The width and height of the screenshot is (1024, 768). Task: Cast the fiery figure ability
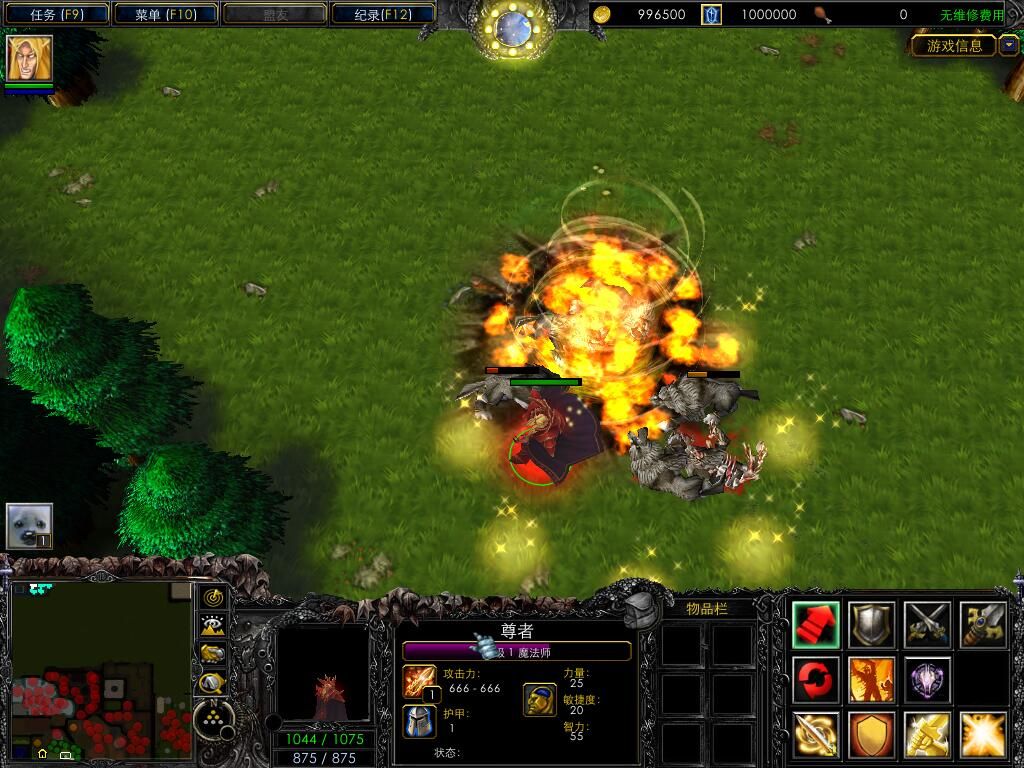[872, 680]
